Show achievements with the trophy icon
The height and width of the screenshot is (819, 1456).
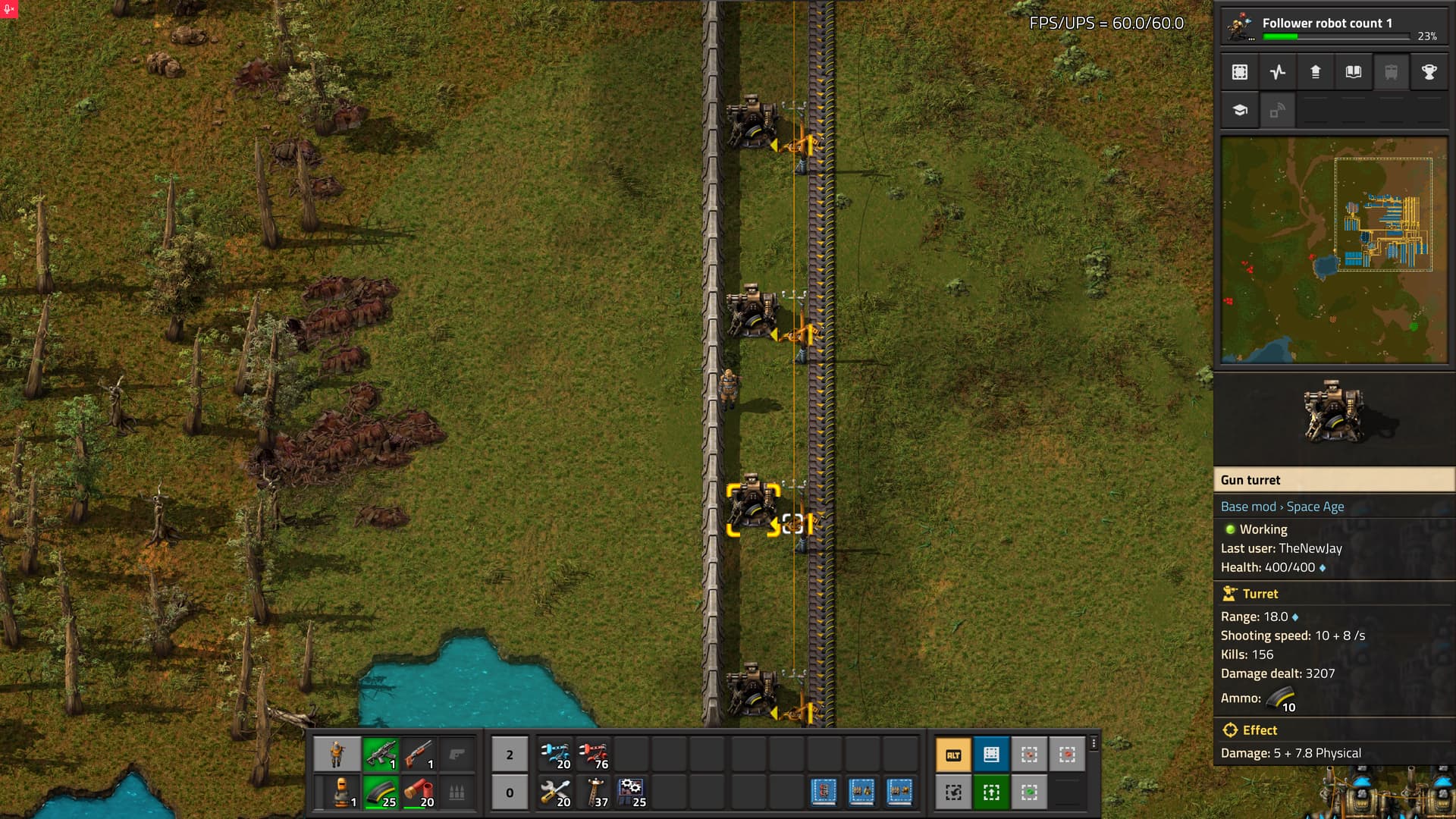[1429, 72]
